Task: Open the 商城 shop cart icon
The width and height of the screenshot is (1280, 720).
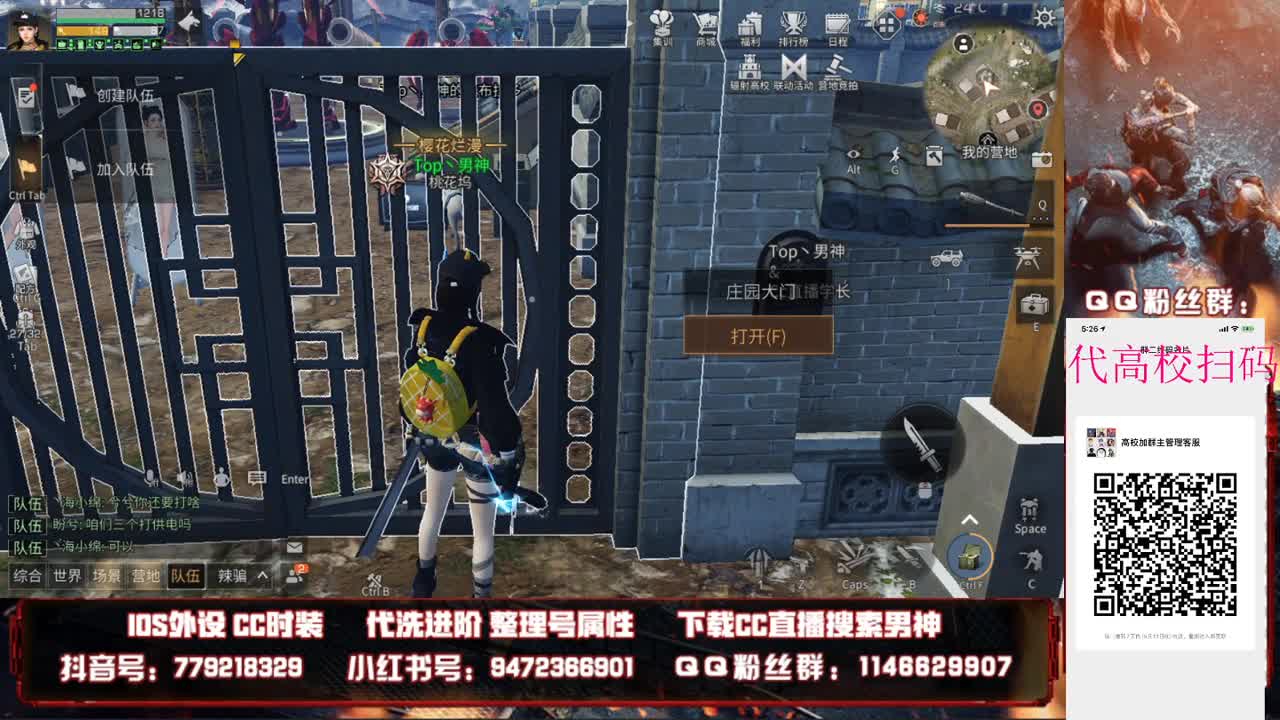Action: 705,25
